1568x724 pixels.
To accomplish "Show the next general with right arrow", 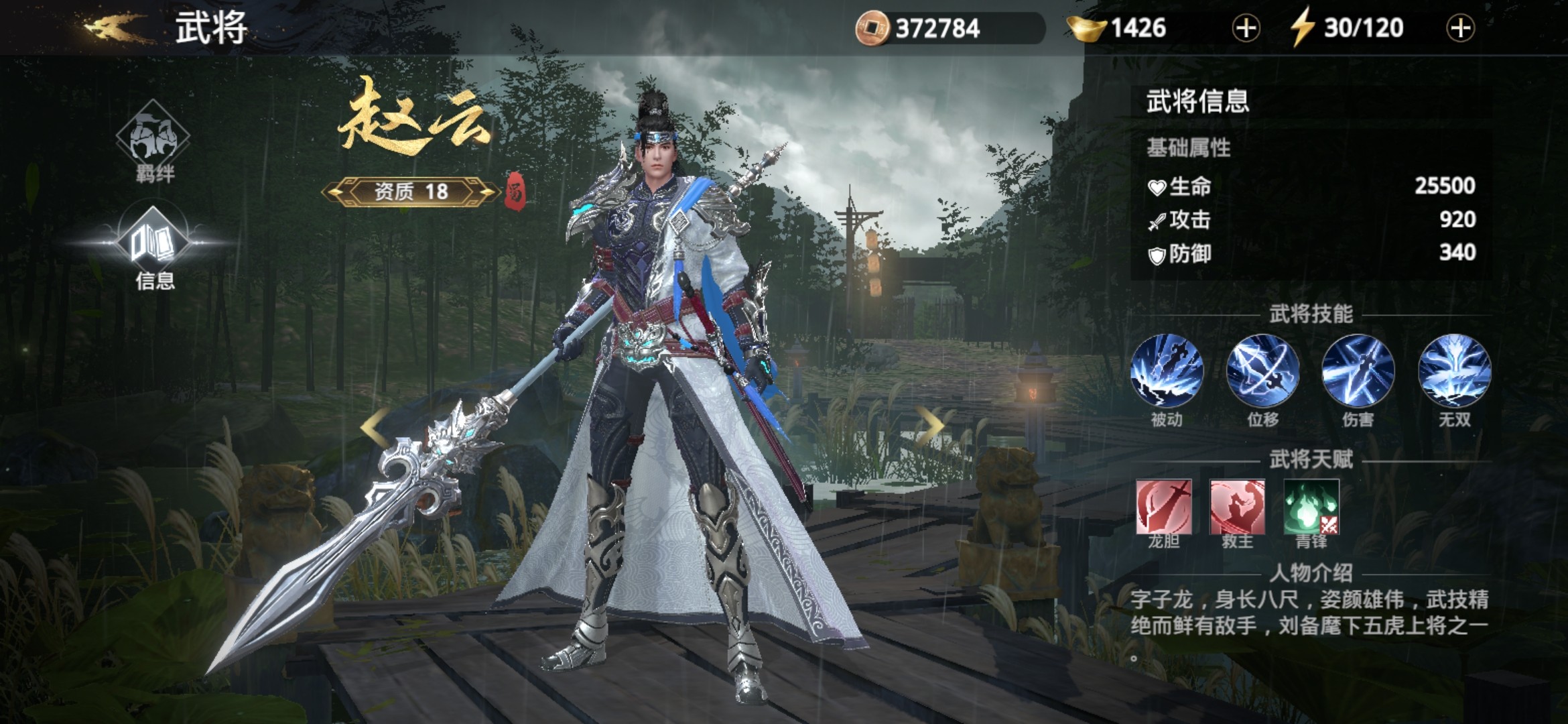I will [x=930, y=424].
